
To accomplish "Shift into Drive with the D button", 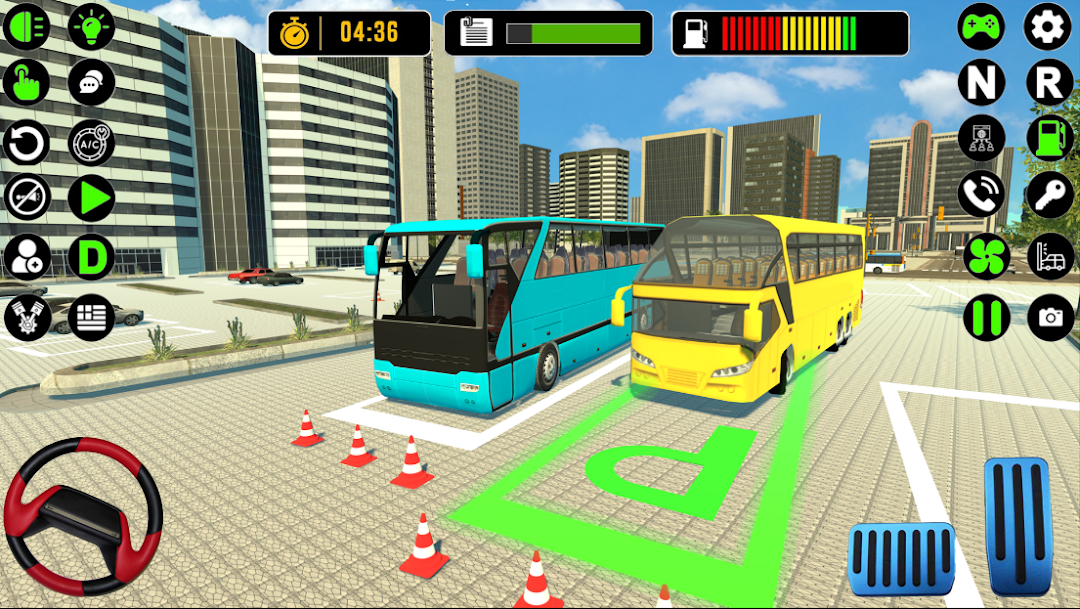I will tap(92, 257).
